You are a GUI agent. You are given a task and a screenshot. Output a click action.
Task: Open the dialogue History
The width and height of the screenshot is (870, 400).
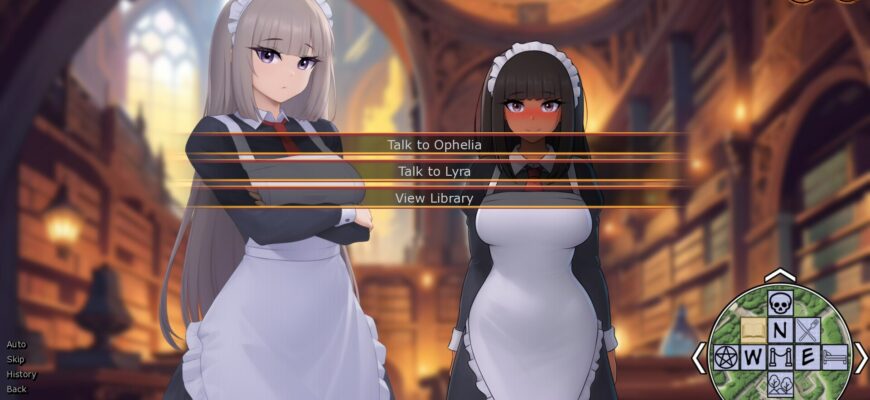tap(21, 374)
